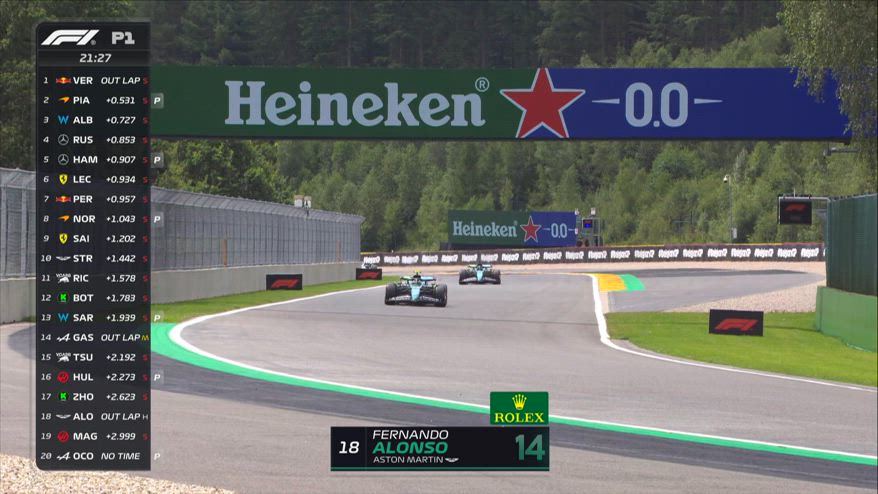The height and width of the screenshot is (494, 878).
Task: Choose the ALB driver row
Action: click(x=94, y=120)
